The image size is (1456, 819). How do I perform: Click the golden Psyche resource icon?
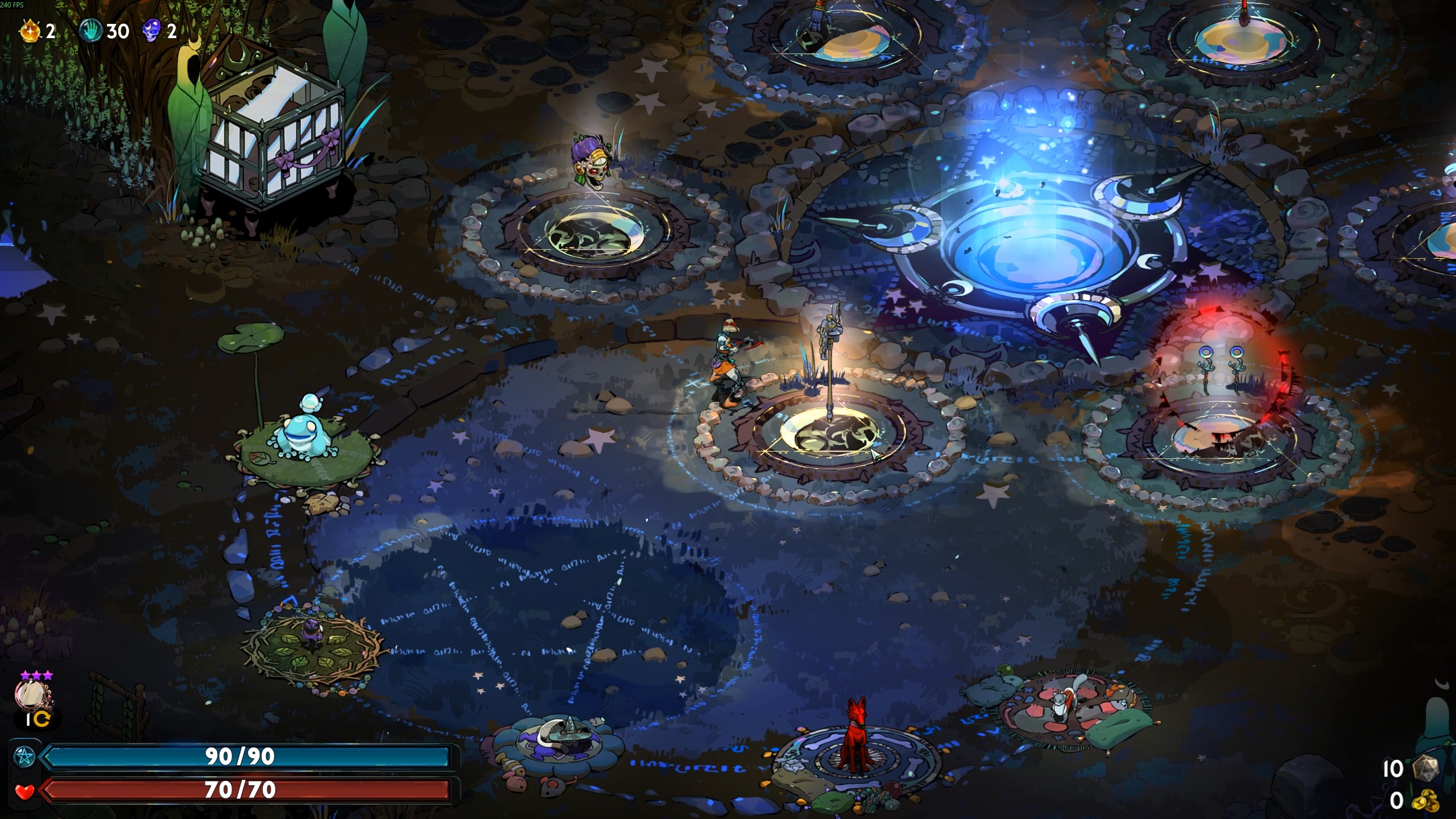pos(31,31)
